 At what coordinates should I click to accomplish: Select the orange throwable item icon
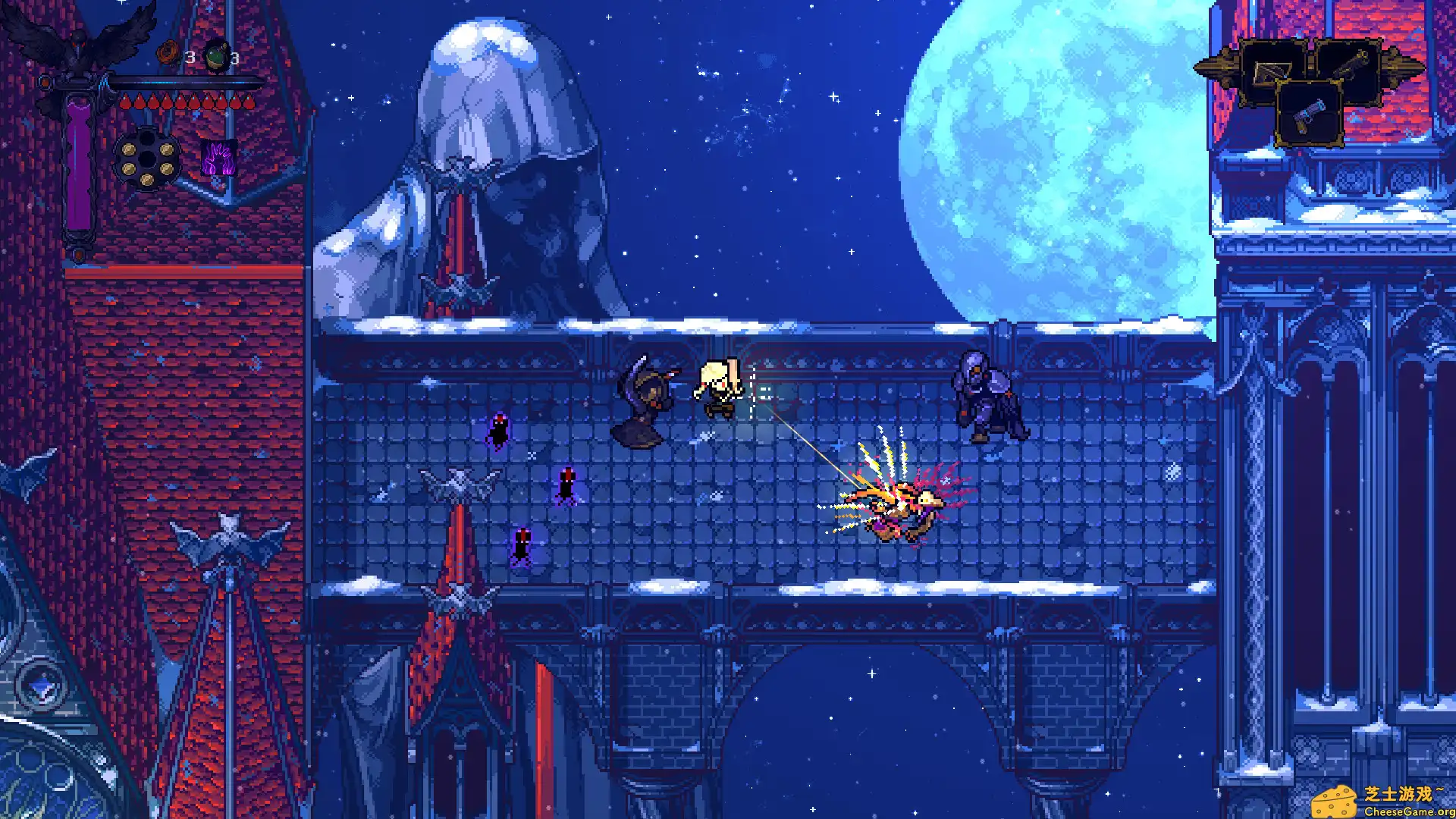[168, 52]
